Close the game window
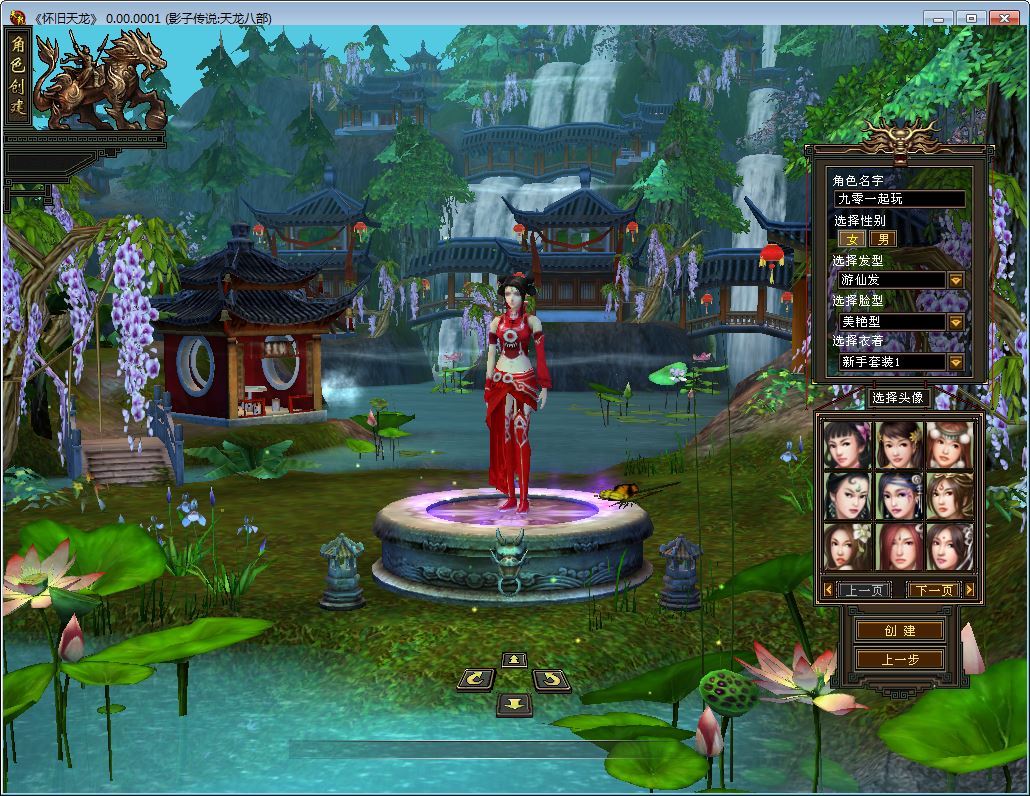Screen dimensions: 1030x796 [x=1004, y=18]
